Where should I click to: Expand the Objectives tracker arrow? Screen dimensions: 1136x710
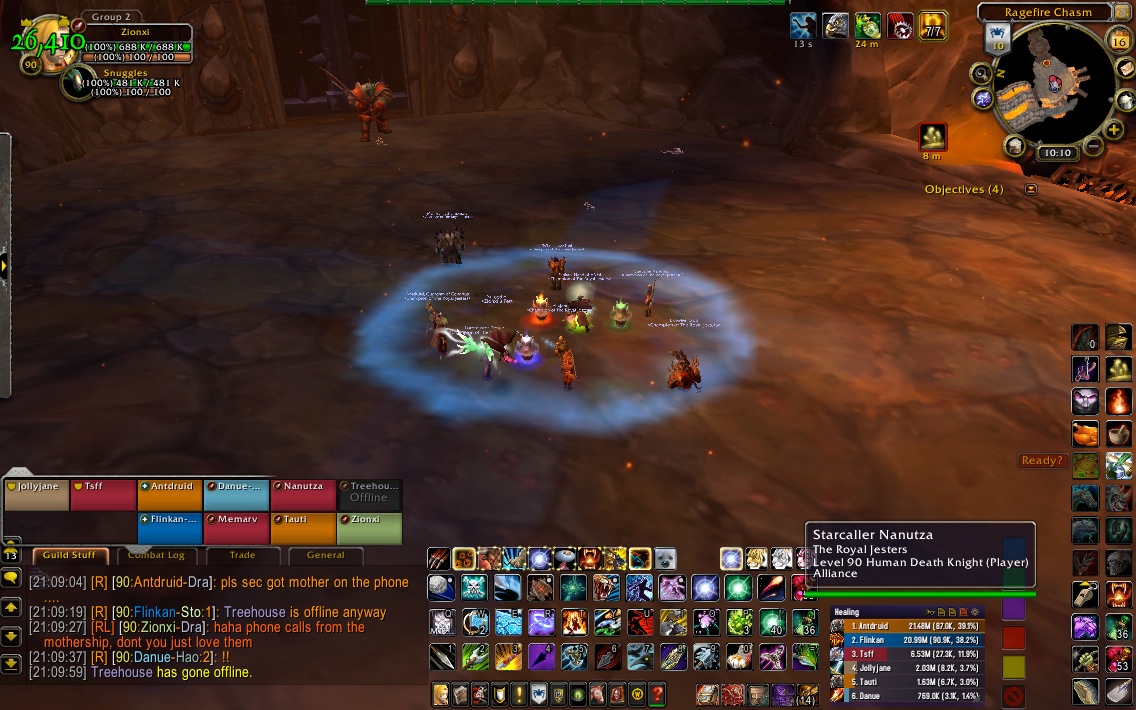pos(1031,189)
